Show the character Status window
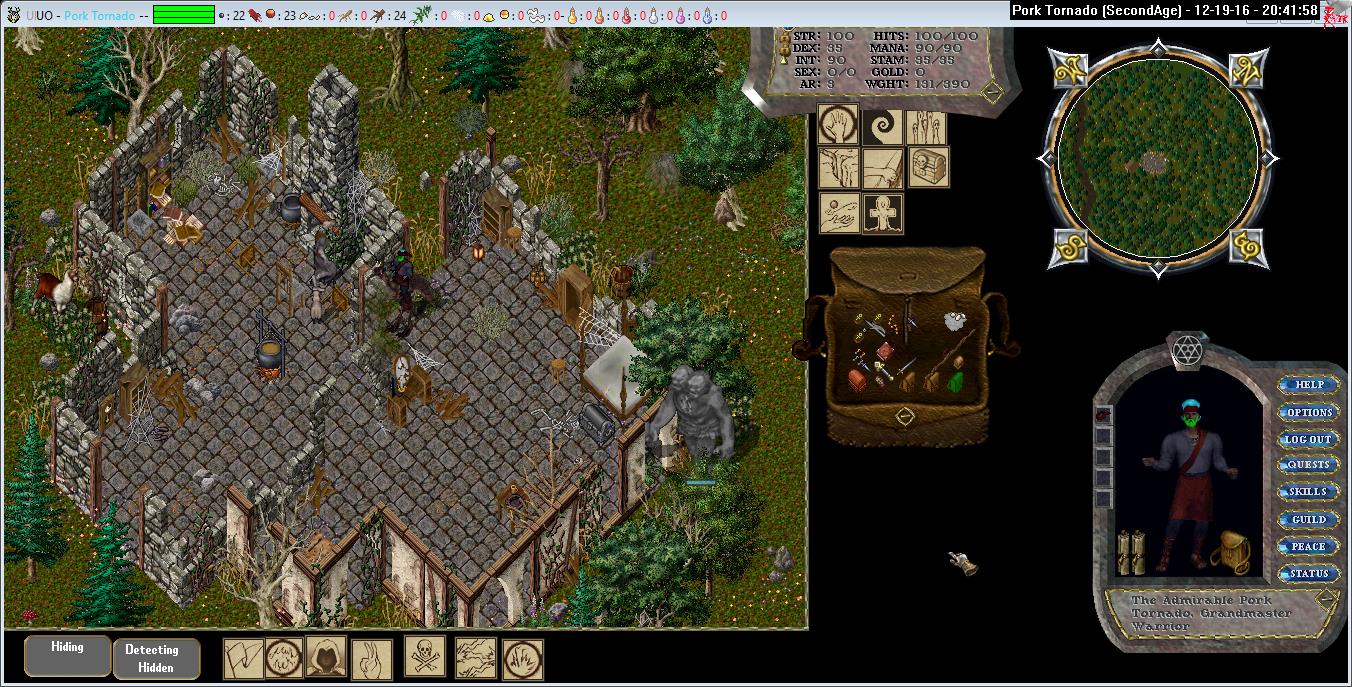Screen dimensions: 1352x687 click(1309, 573)
